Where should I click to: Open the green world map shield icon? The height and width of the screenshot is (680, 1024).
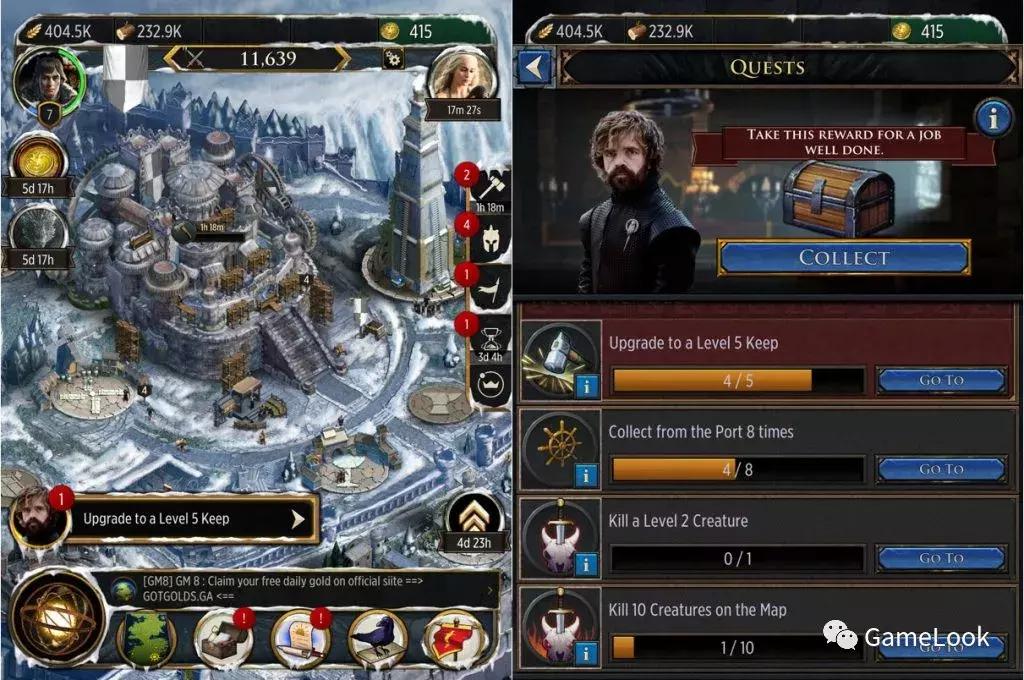click(146, 638)
